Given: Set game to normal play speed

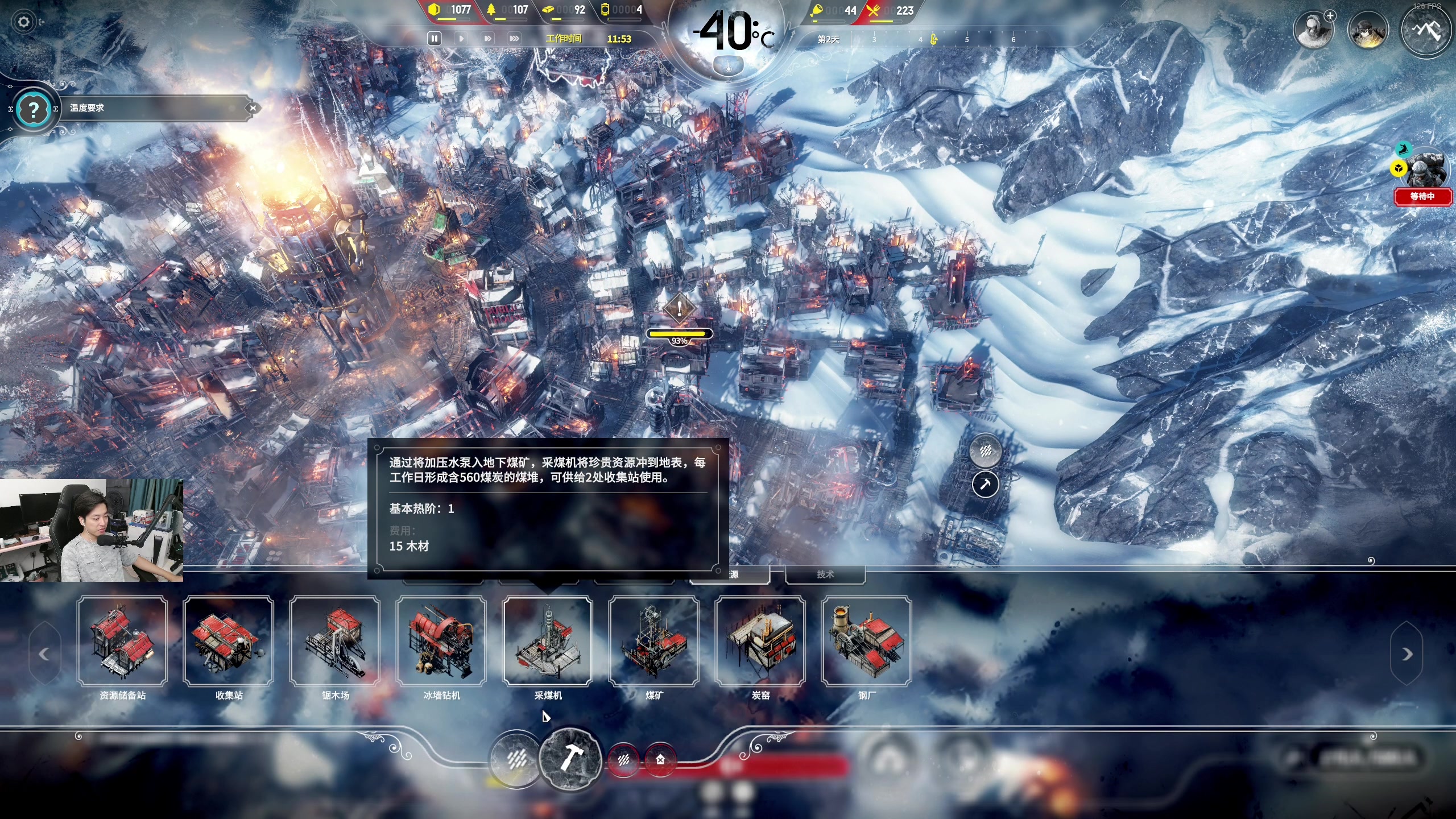Looking at the screenshot, I should point(461,39).
